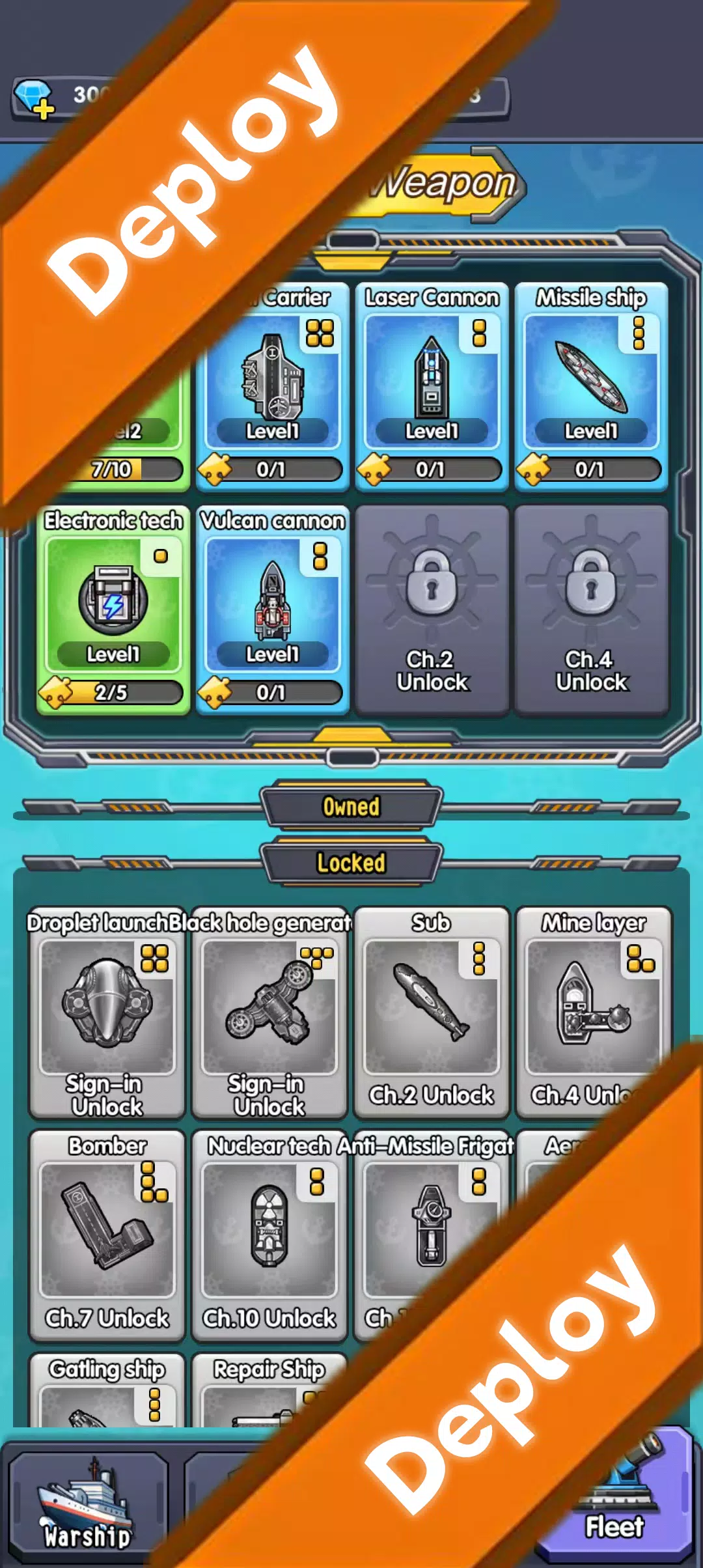Viewport: 703px width, 1568px height.
Task: View the Black hole generator card
Action: click(x=269, y=1011)
